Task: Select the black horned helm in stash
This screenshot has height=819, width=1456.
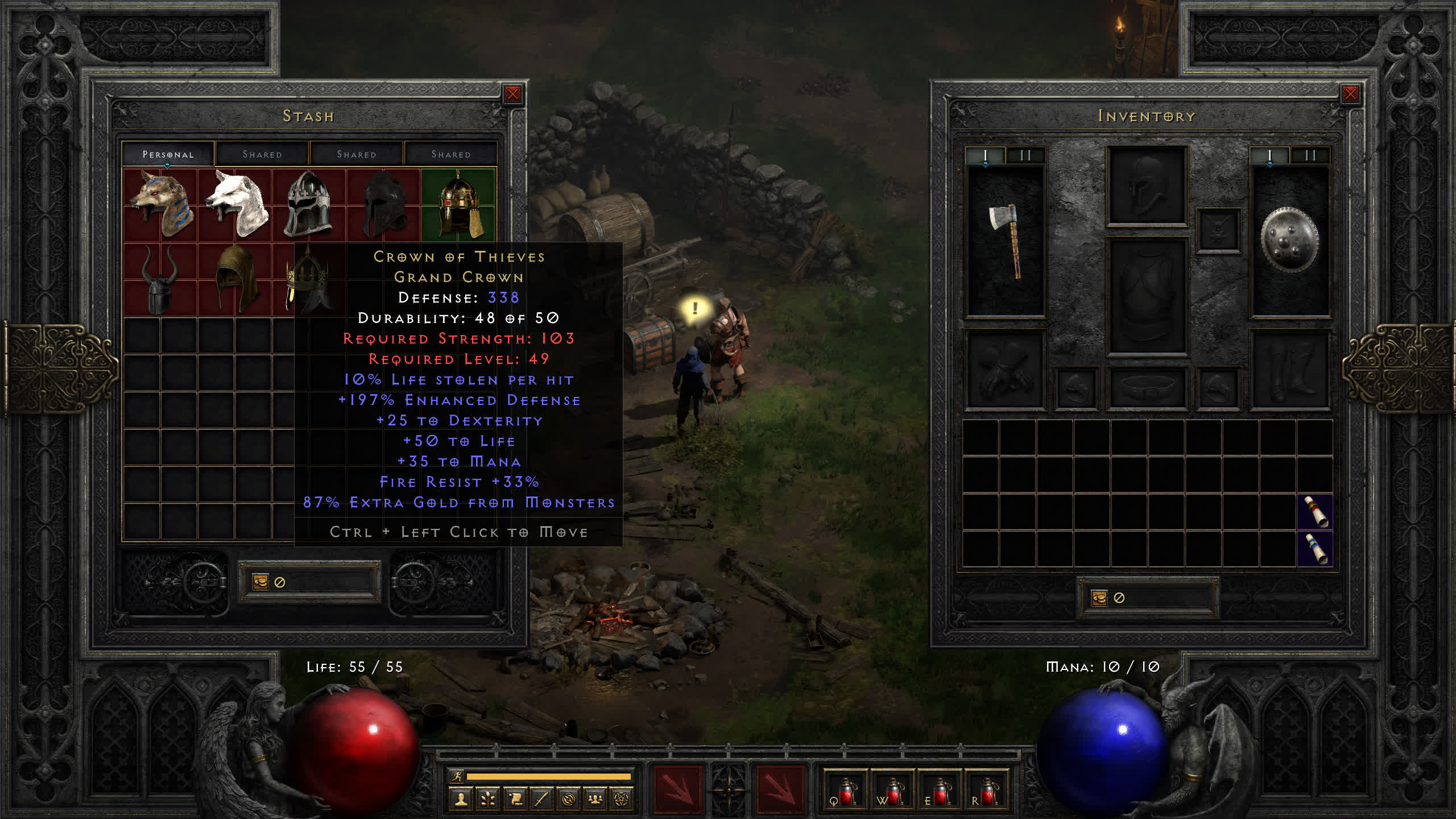Action: [x=159, y=280]
